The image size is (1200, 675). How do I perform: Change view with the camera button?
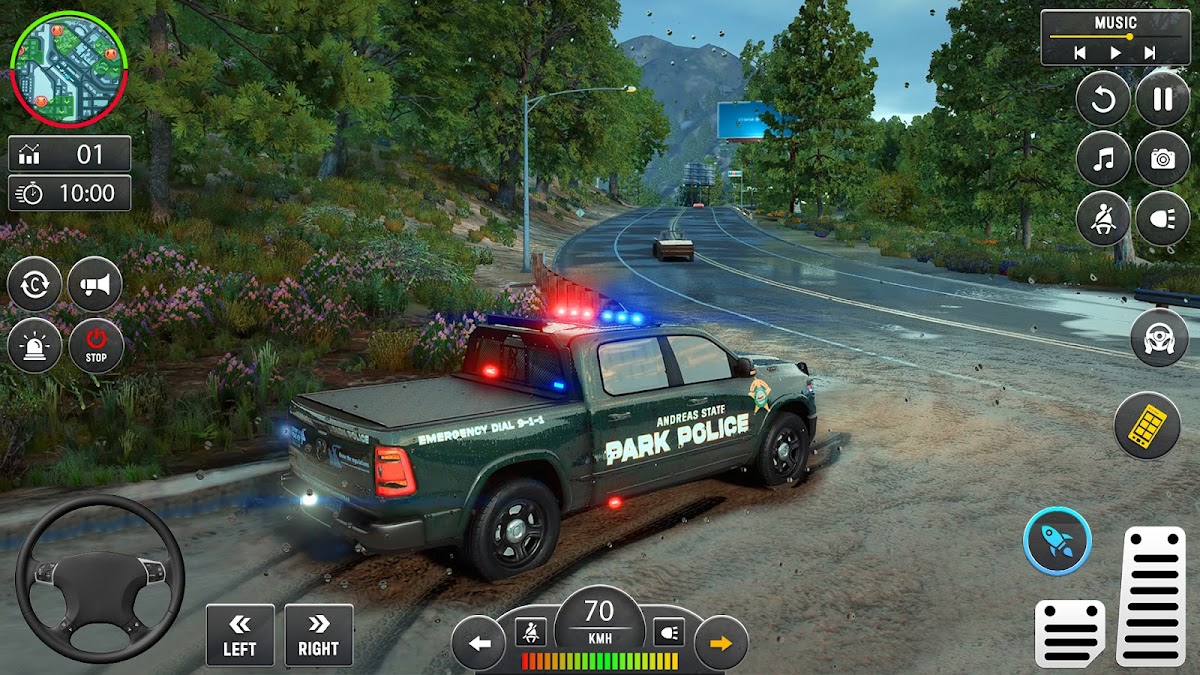tap(1162, 158)
